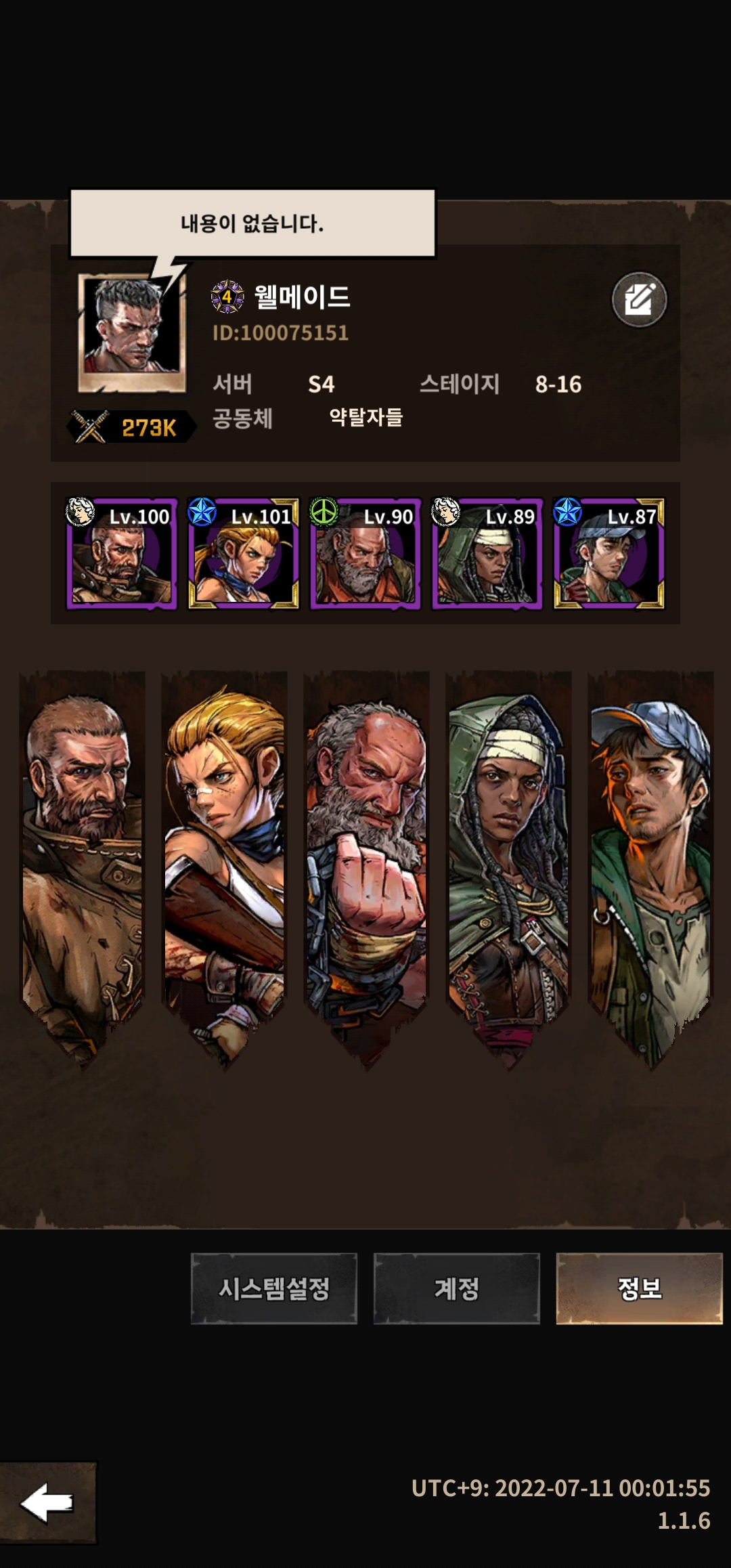Switch to the 계정 tab
The image size is (731, 1568).
click(x=456, y=1288)
